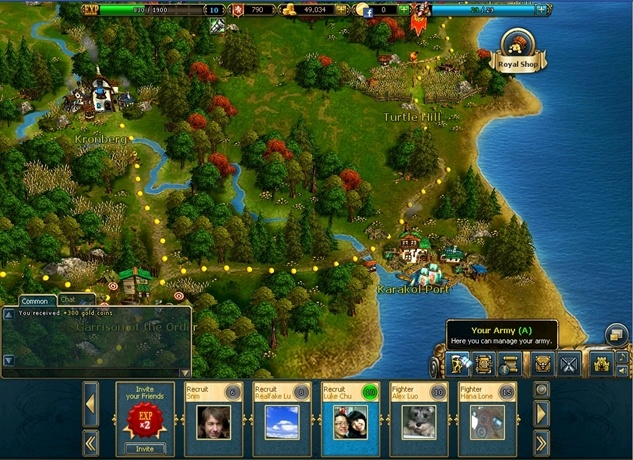Show previous friends with the single left arrow
The width and height of the screenshot is (633, 460).
point(90,408)
